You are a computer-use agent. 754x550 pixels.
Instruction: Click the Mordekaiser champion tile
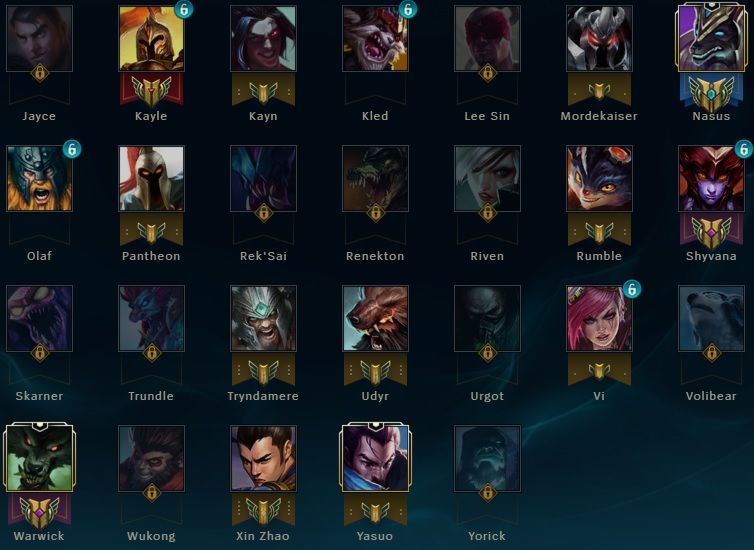[x=599, y=38]
